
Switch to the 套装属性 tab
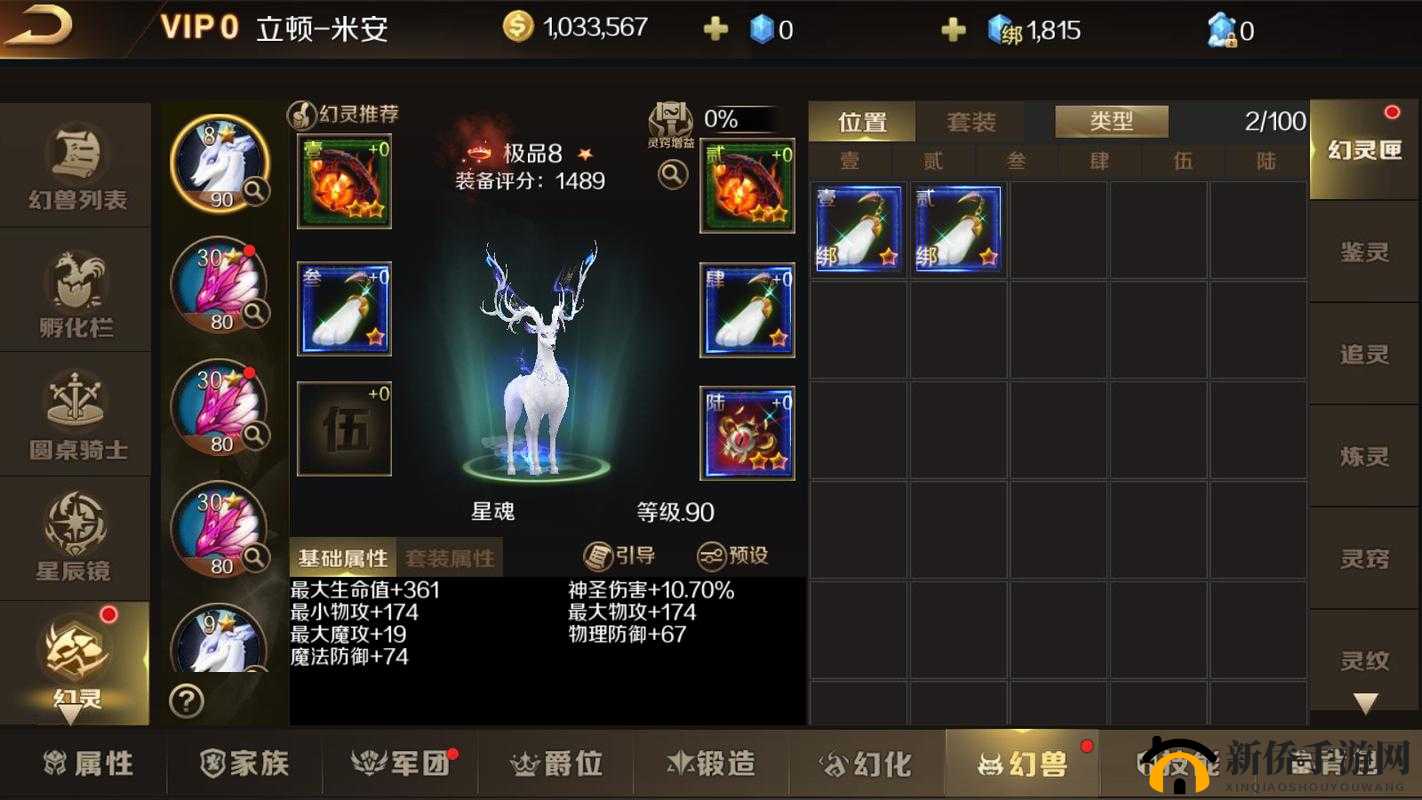pos(452,558)
